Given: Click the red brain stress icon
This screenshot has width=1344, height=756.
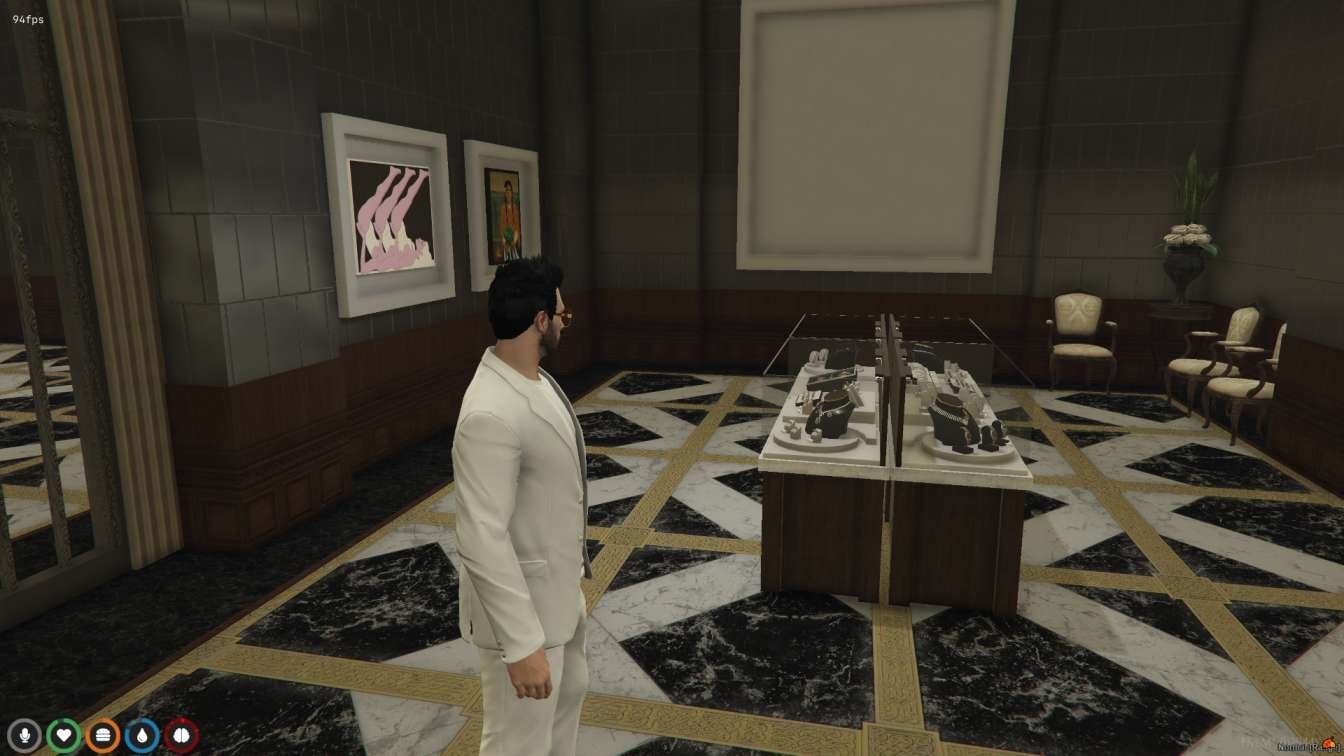Looking at the screenshot, I should [181, 735].
